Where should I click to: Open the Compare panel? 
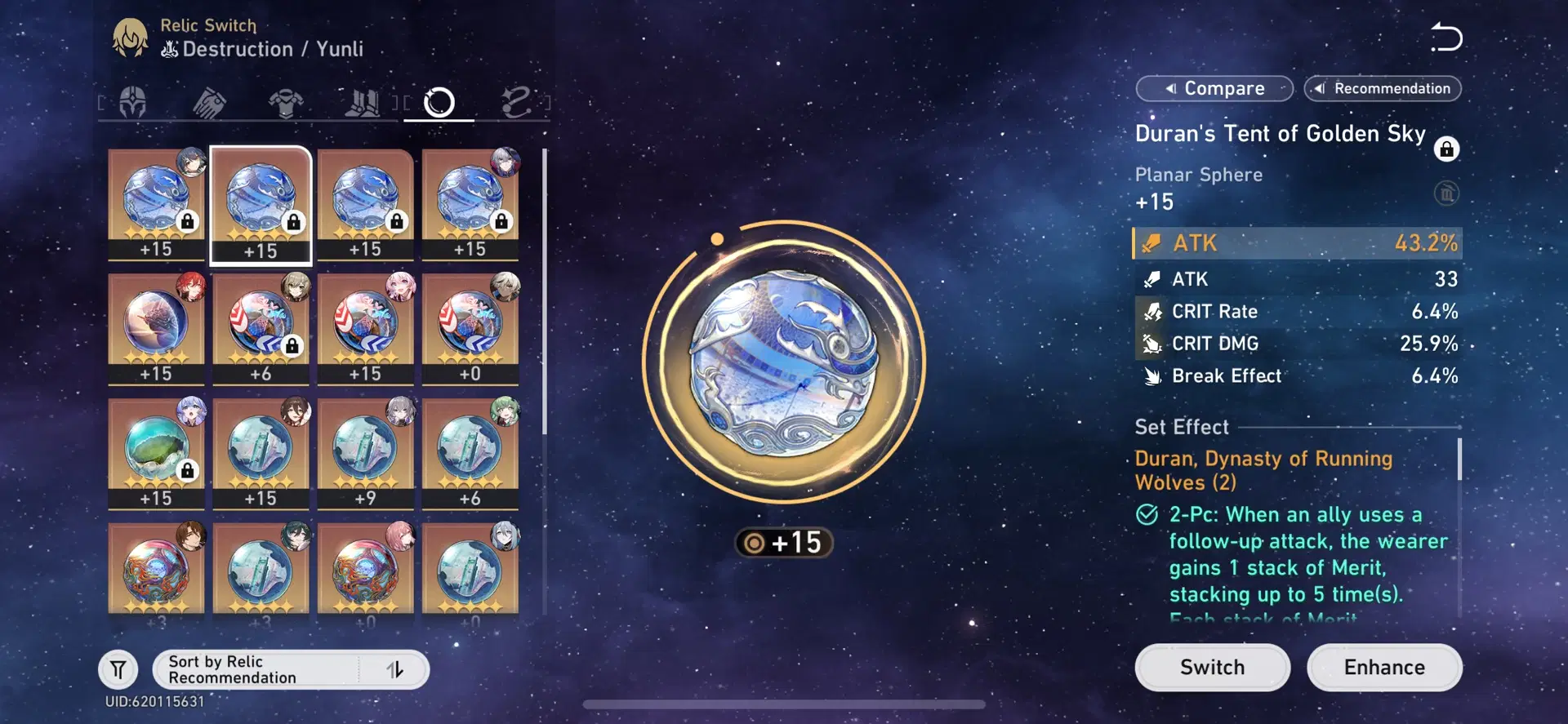(1214, 88)
